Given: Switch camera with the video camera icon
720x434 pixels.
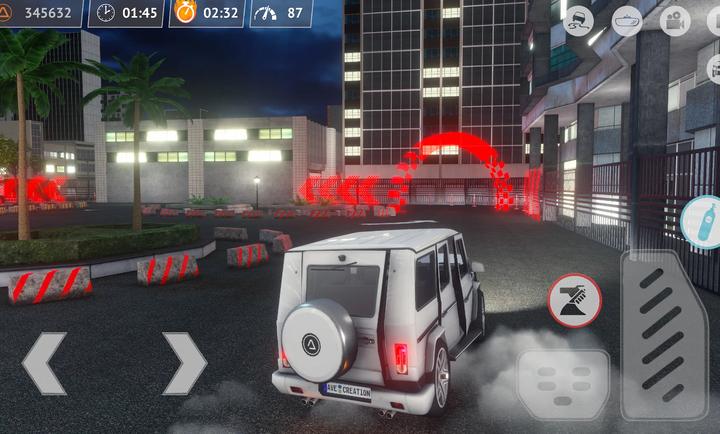Looking at the screenshot, I should (675, 20).
